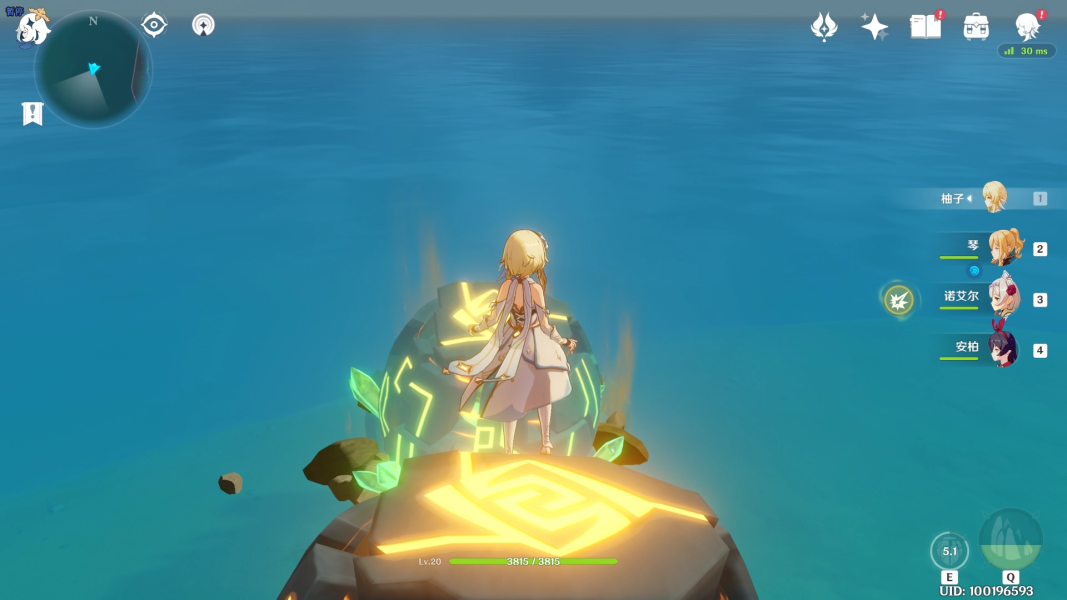Screen dimensions: 1067x600
Task: Open the wind gadget compass icon
Action: [203, 25]
